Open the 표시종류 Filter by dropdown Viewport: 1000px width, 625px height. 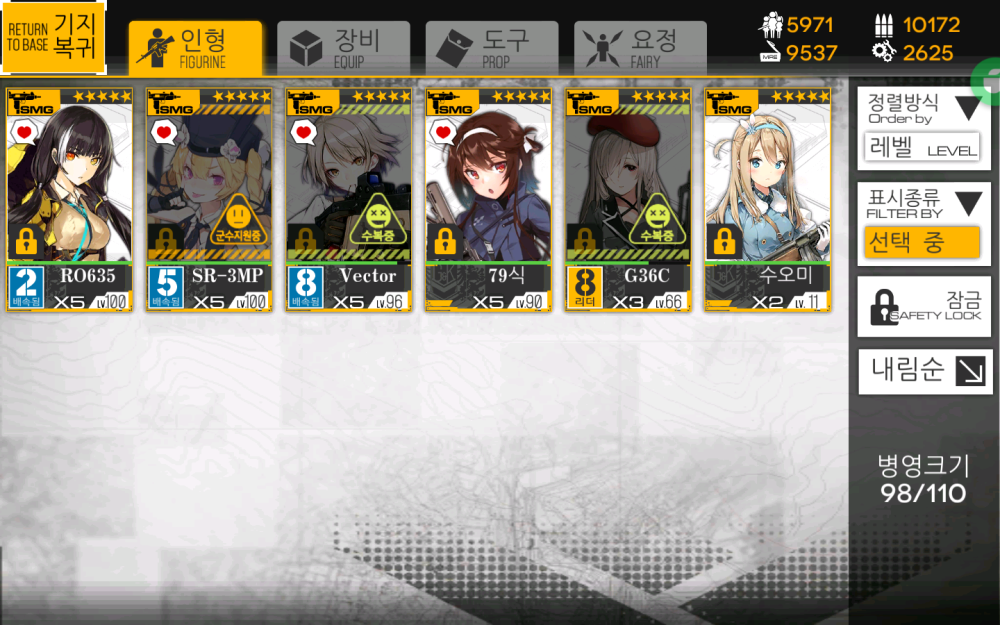click(924, 224)
